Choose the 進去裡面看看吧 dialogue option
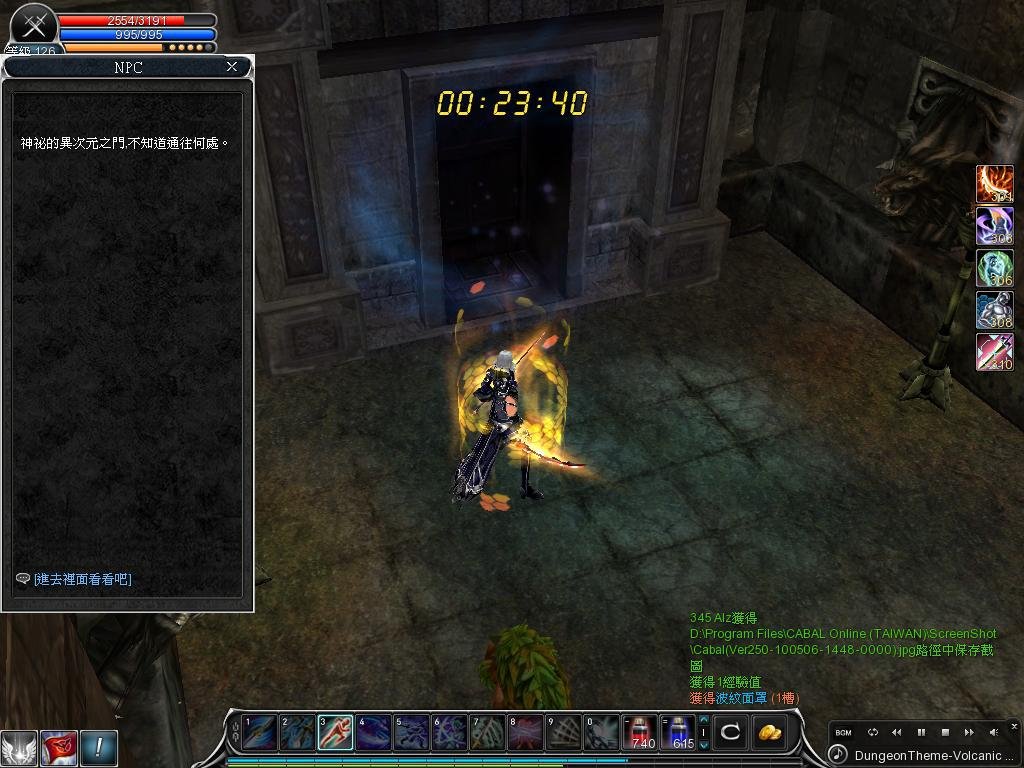Screen dimensions: 1024x768 point(83,579)
